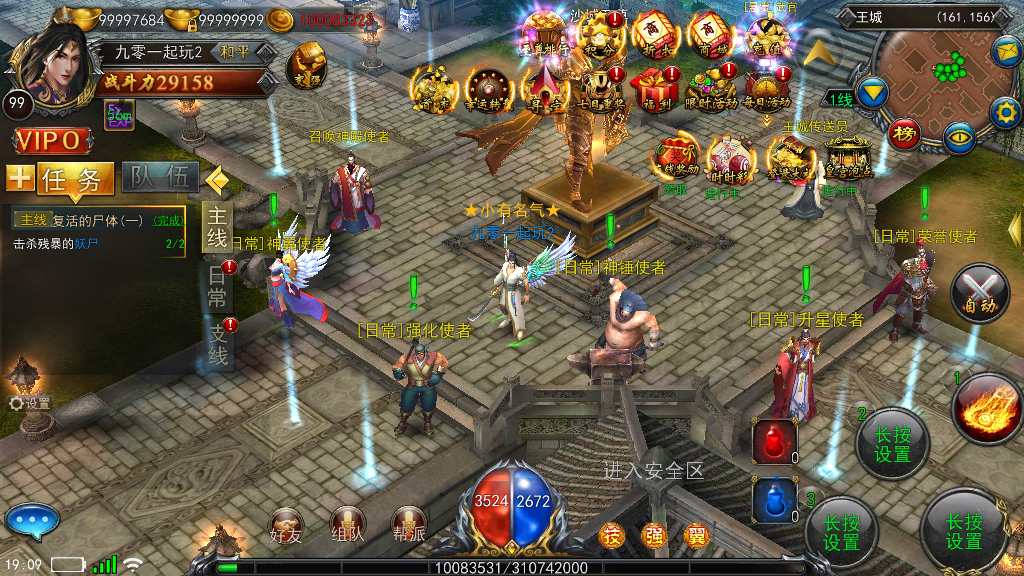The image size is (1024, 576).
Task: Open 设置 settings with the gear label
Action: tap(30, 403)
